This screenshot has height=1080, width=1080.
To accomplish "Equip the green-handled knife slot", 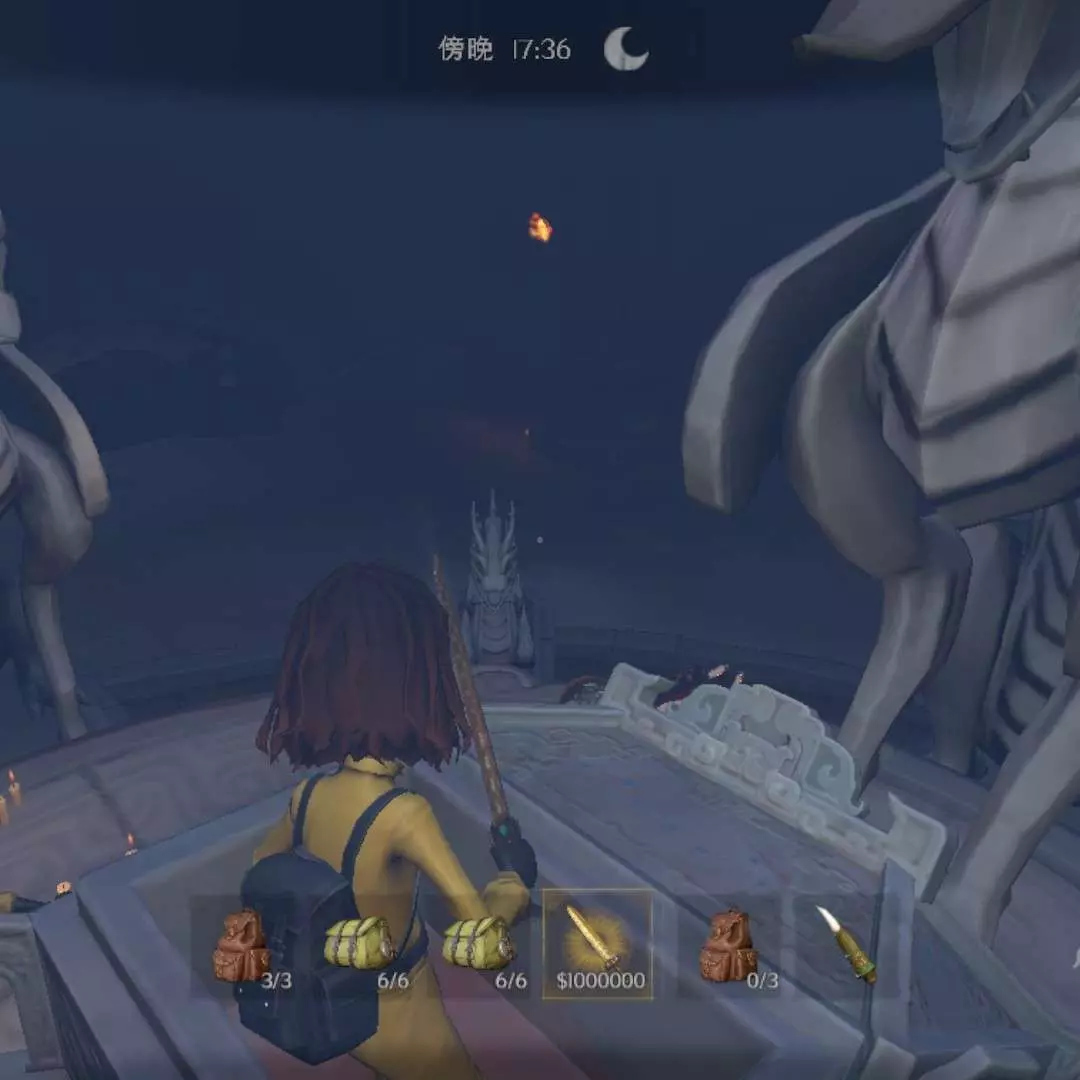I will [847, 944].
